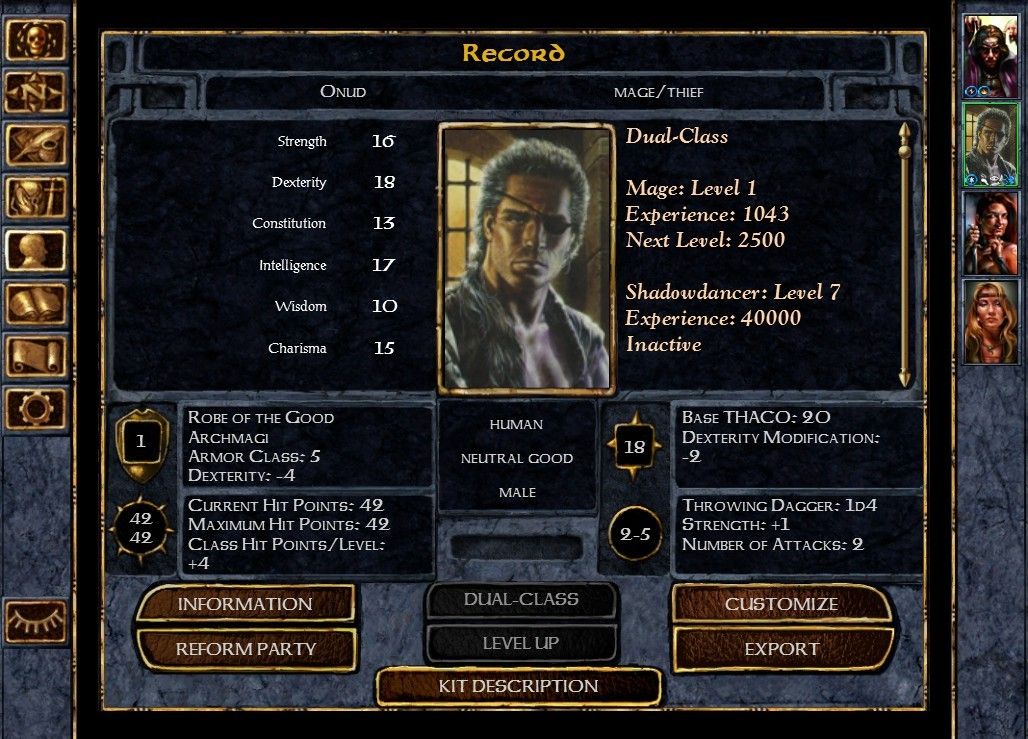The width and height of the screenshot is (1028, 739).
Task: Show the Kit Description
Action: point(518,686)
